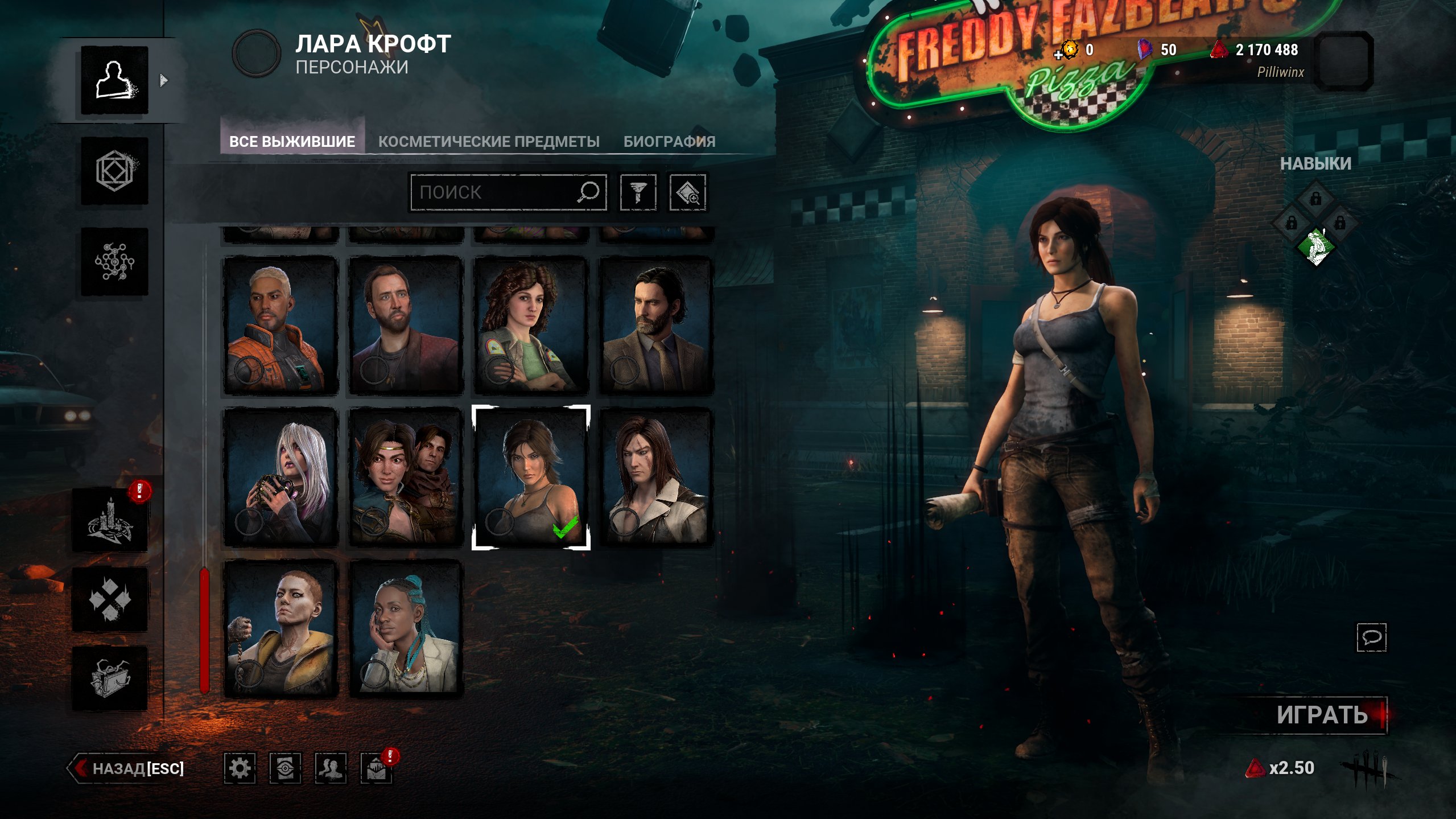Screen dimensions: 1456x819
Task: Open the character filter button
Action: 638,192
